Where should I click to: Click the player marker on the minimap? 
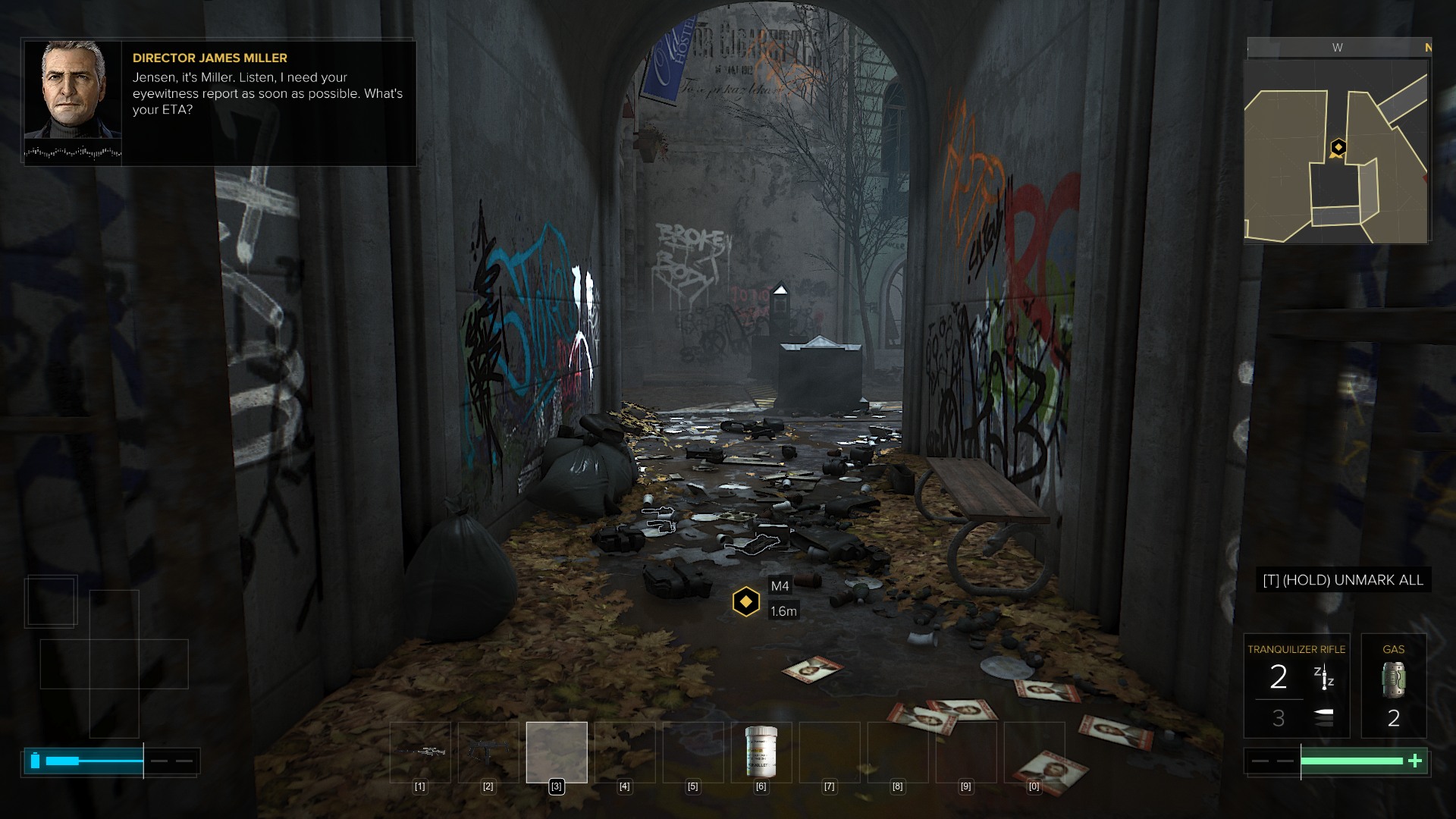[x=1338, y=147]
